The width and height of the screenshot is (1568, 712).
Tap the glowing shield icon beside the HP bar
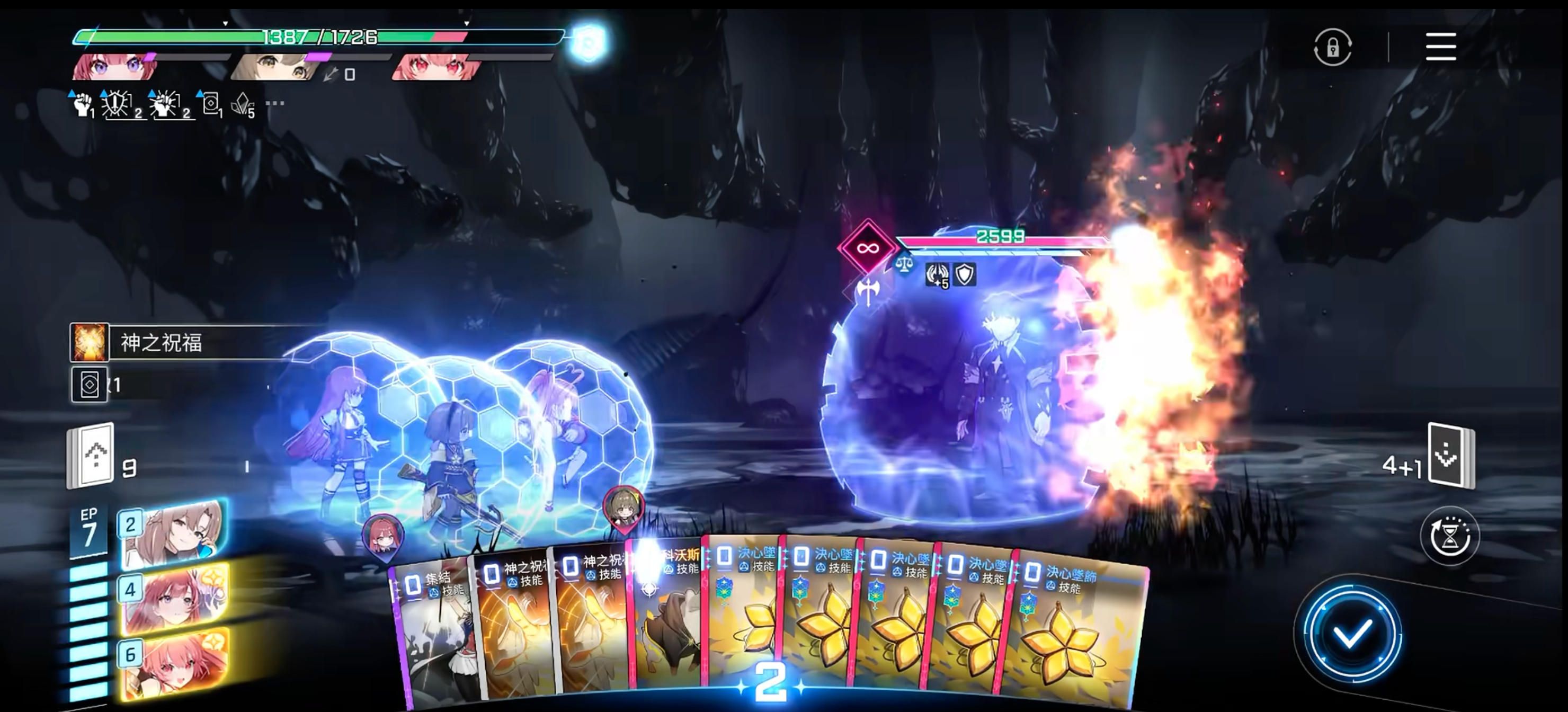[588, 42]
